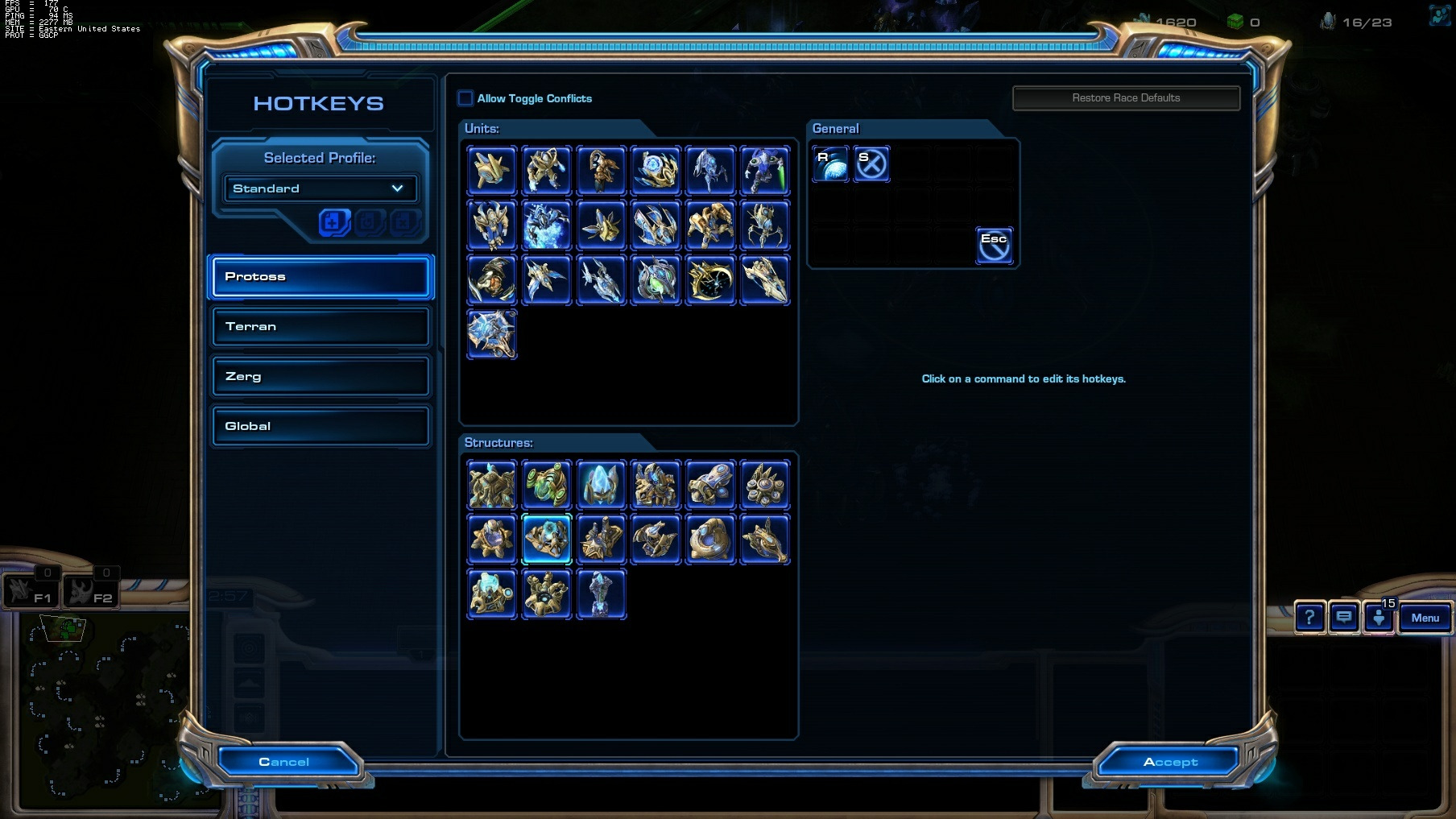Image resolution: width=1456 pixels, height=819 pixels.
Task: Click the Pylon icon under Structures
Action: tap(602, 485)
